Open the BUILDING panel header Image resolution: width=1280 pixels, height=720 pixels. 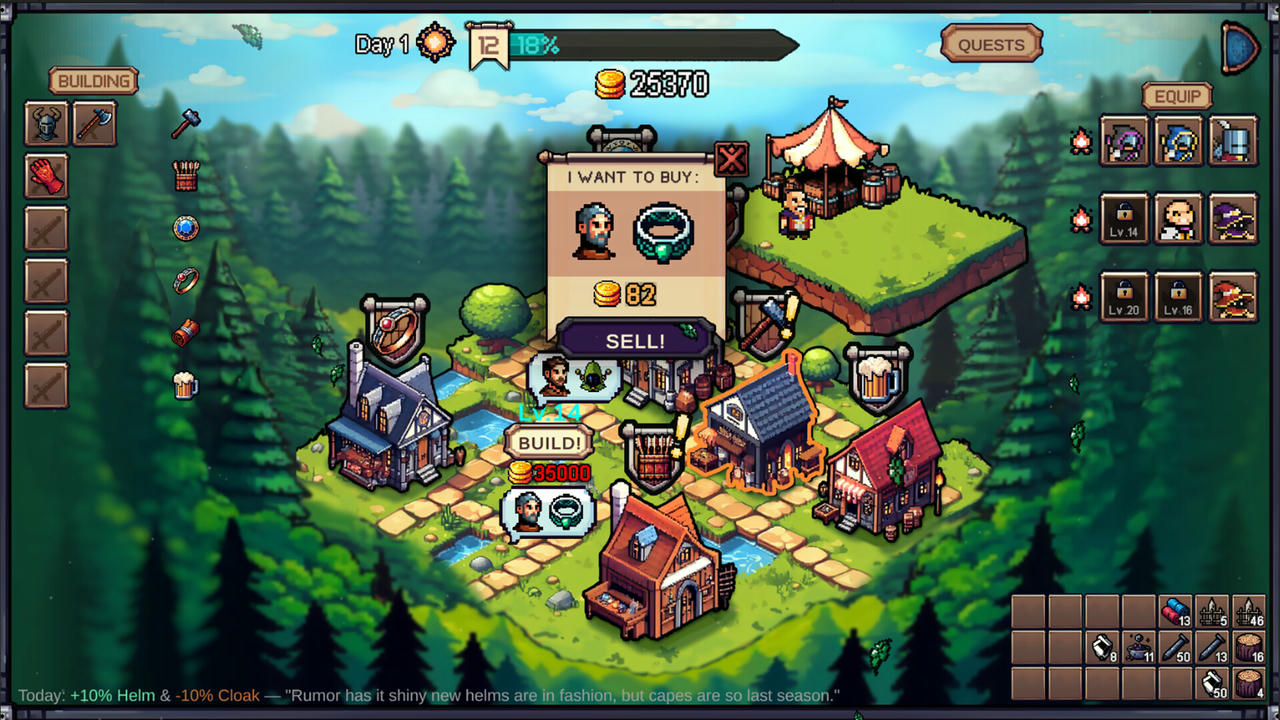pyautogui.click(x=93, y=81)
